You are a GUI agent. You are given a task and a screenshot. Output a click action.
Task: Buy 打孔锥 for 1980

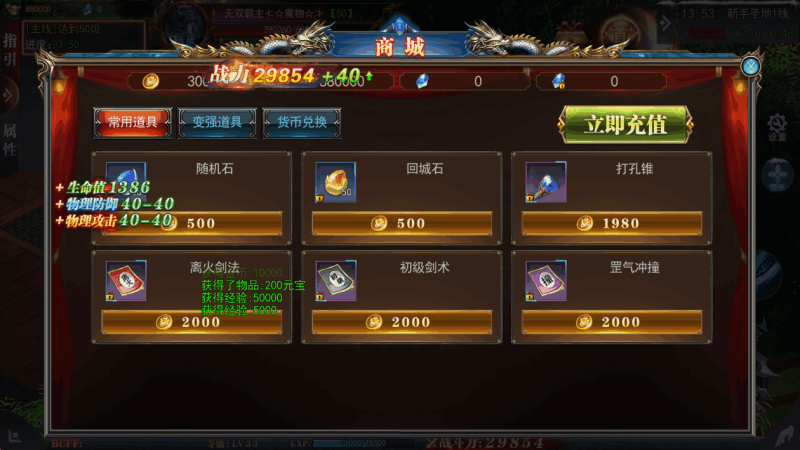(612, 223)
